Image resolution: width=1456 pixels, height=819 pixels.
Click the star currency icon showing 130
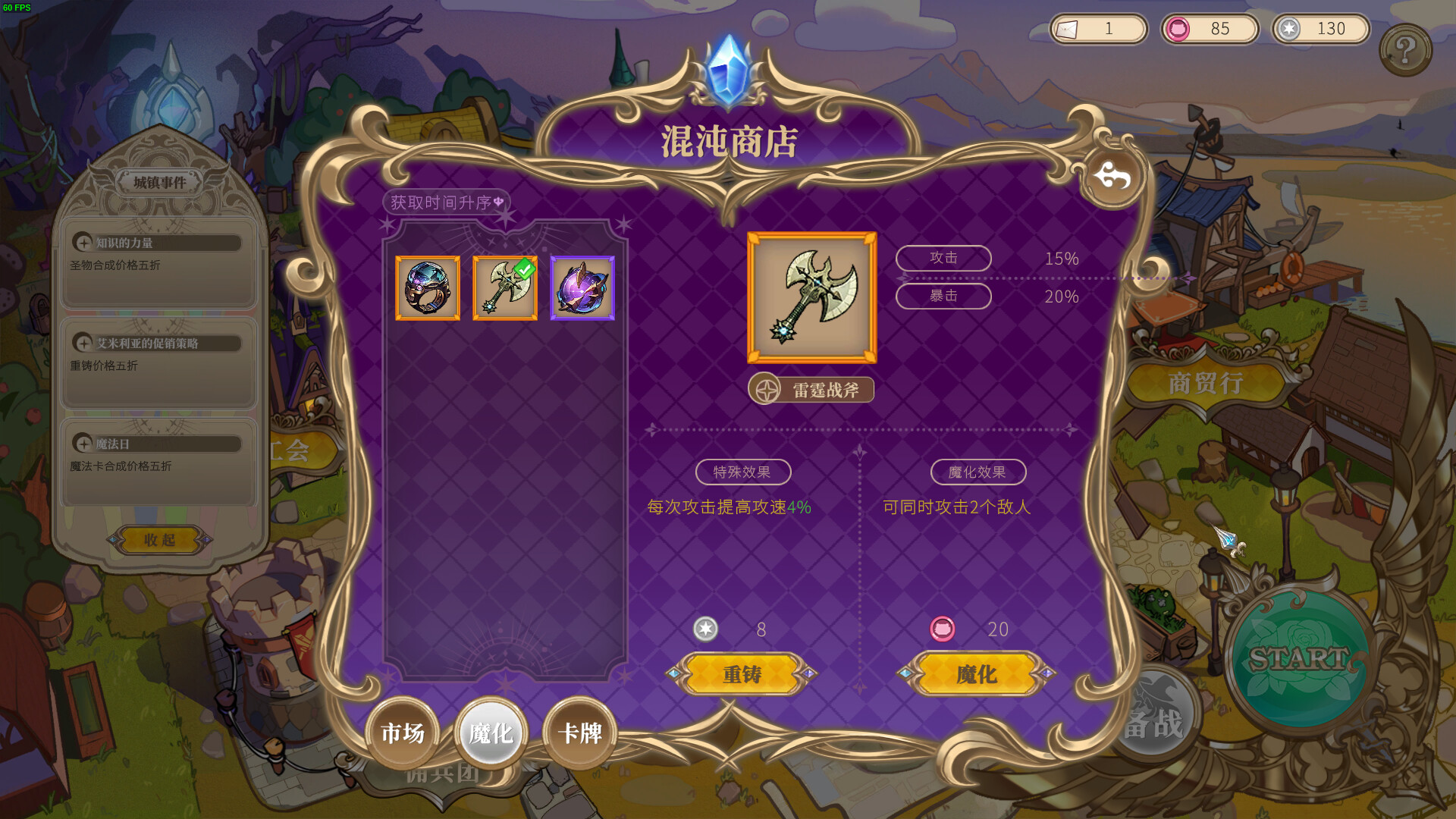(x=1288, y=29)
